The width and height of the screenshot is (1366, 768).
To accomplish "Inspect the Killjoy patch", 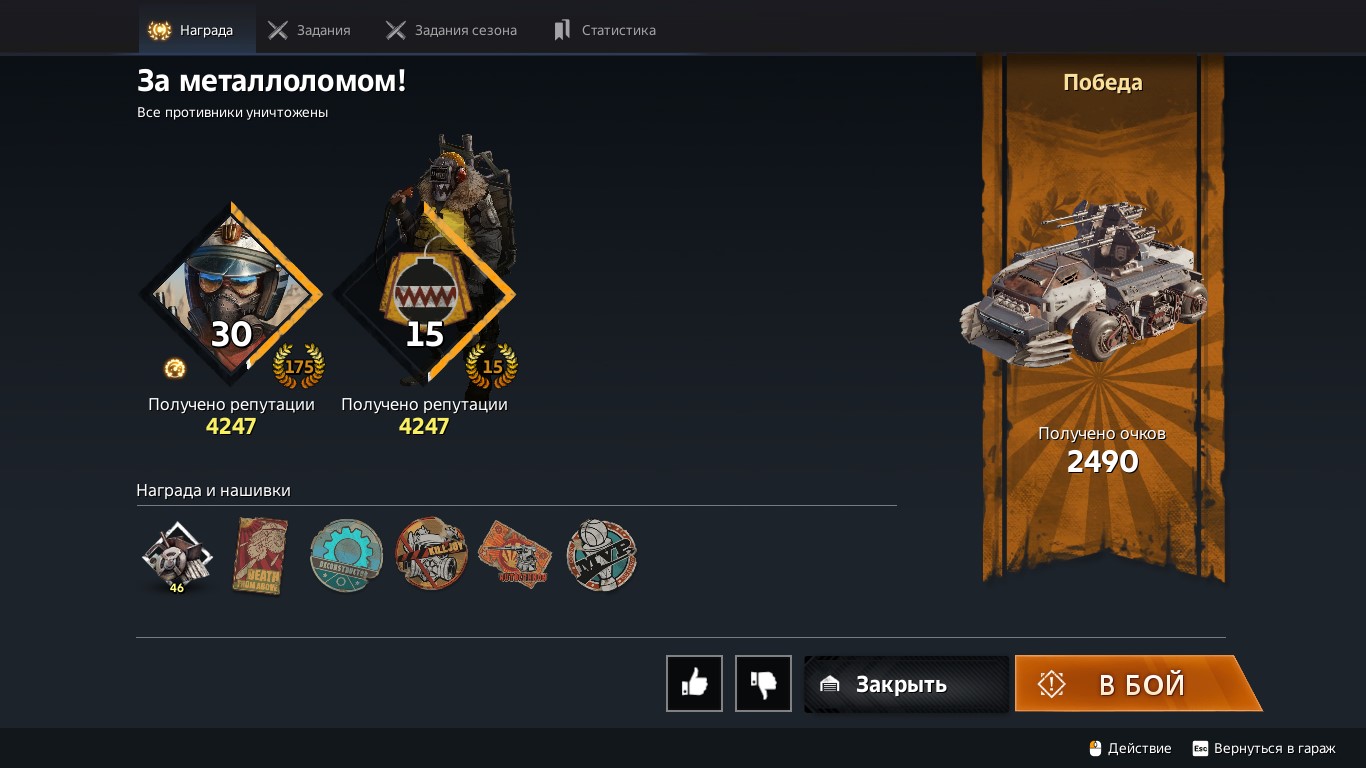I will (x=431, y=554).
